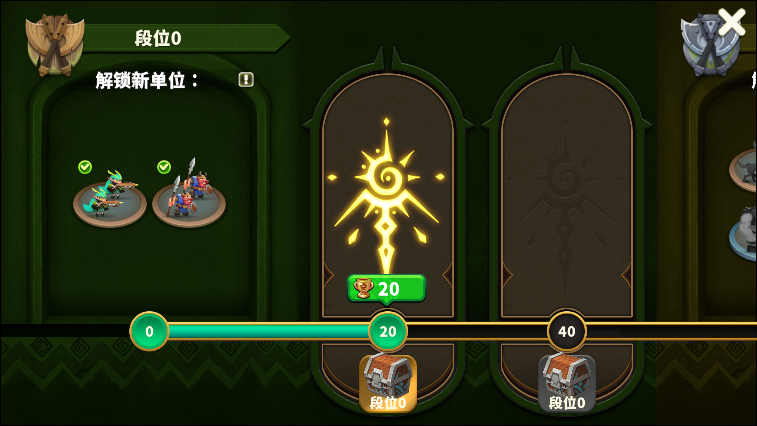757x426 pixels.
Task: Open the unlock new units info tooltip
Action: click(246, 80)
